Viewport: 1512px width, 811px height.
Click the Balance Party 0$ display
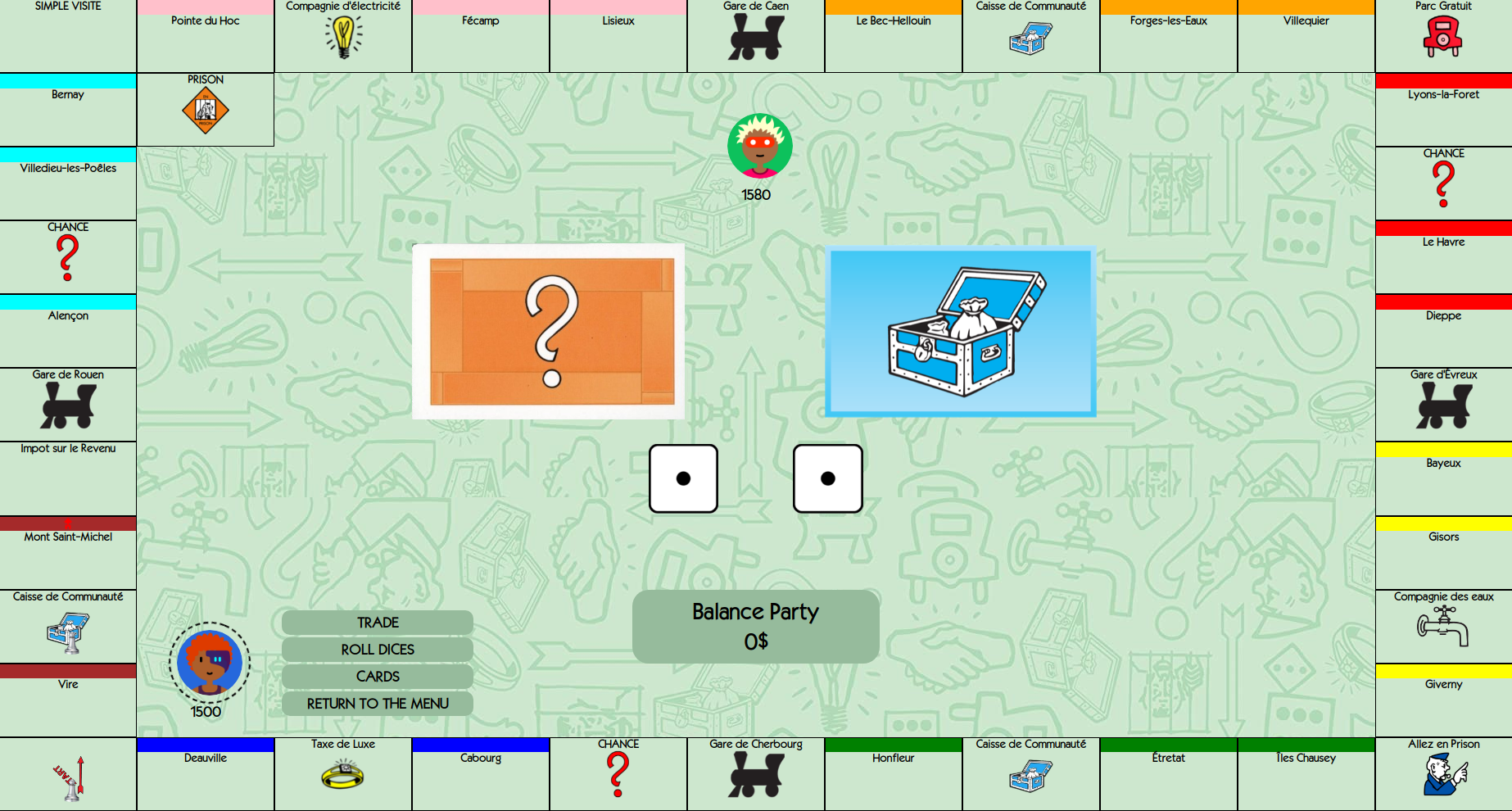click(x=755, y=626)
